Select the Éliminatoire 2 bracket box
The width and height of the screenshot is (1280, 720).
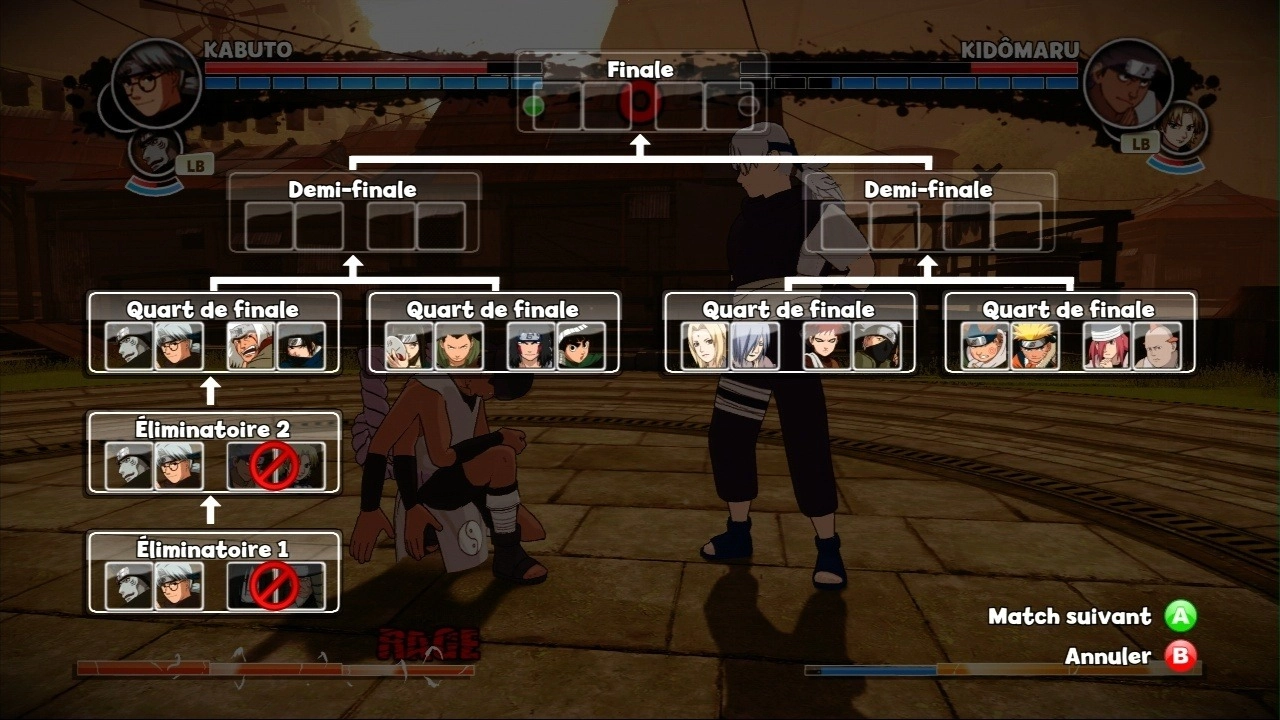click(213, 452)
